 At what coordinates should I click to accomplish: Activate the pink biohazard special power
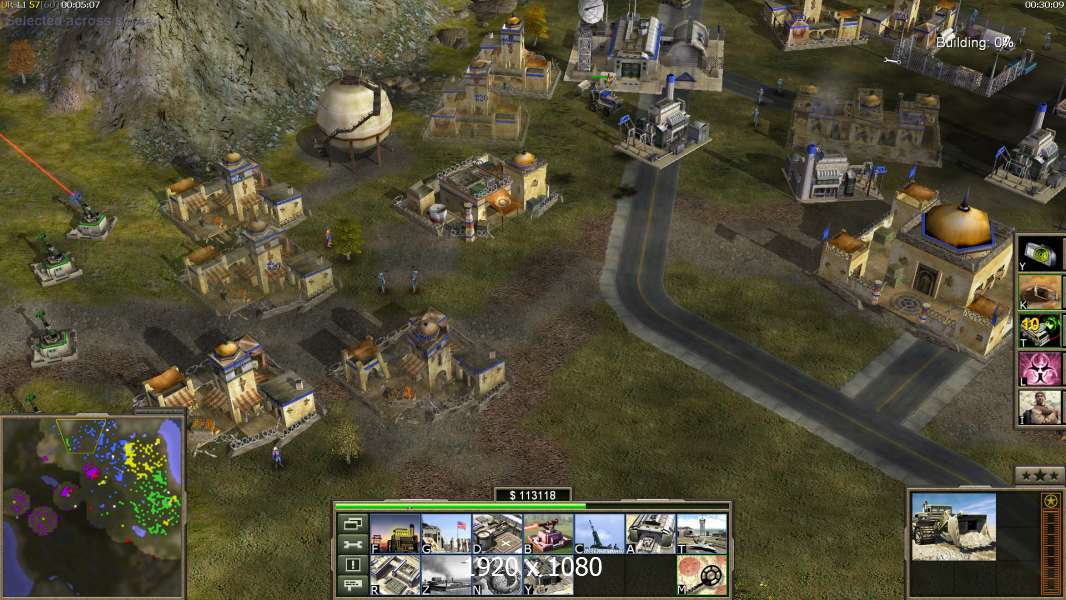pyautogui.click(x=1040, y=369)
